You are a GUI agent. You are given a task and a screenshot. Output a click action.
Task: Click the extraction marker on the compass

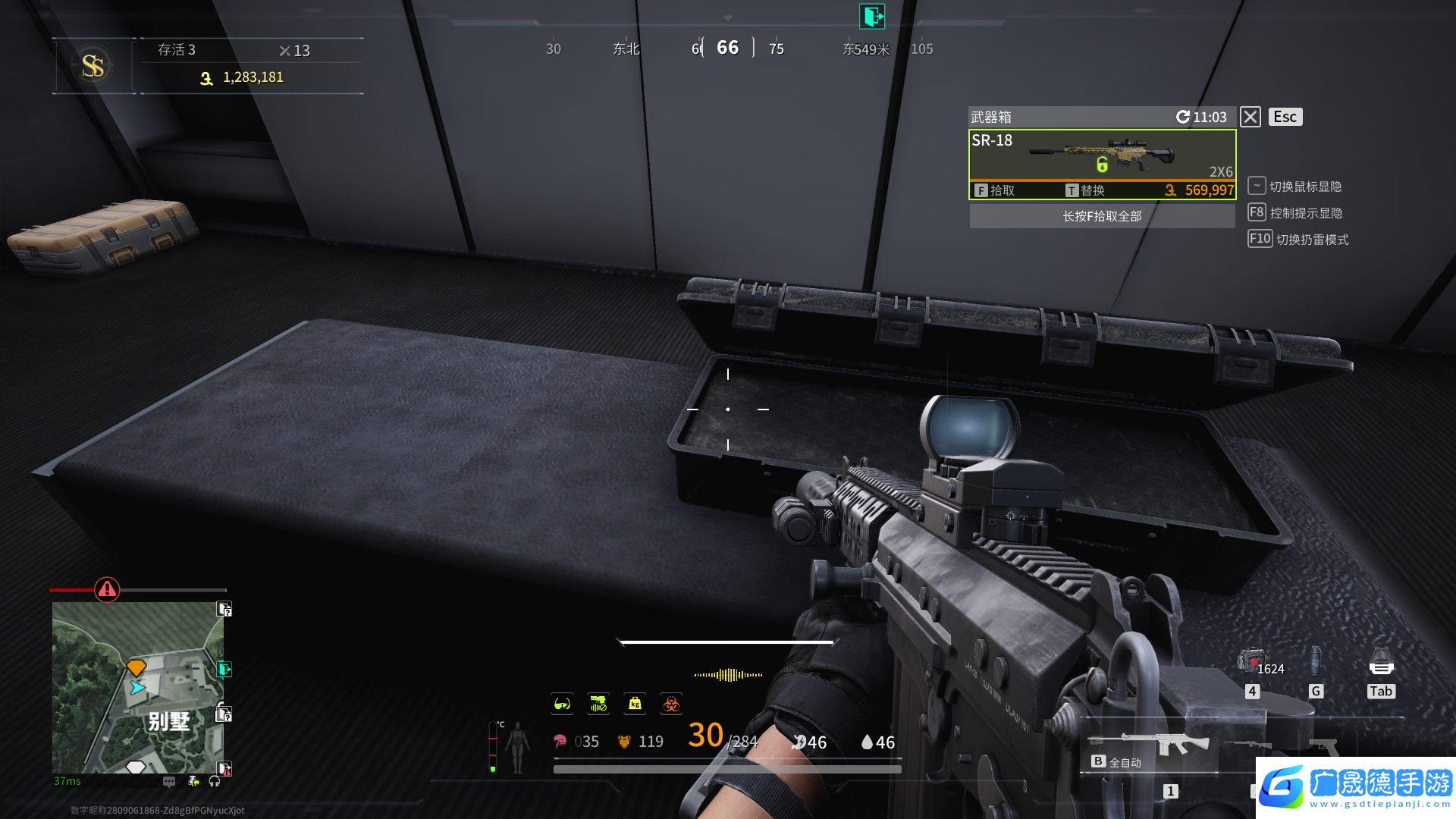tap(872, 16)
